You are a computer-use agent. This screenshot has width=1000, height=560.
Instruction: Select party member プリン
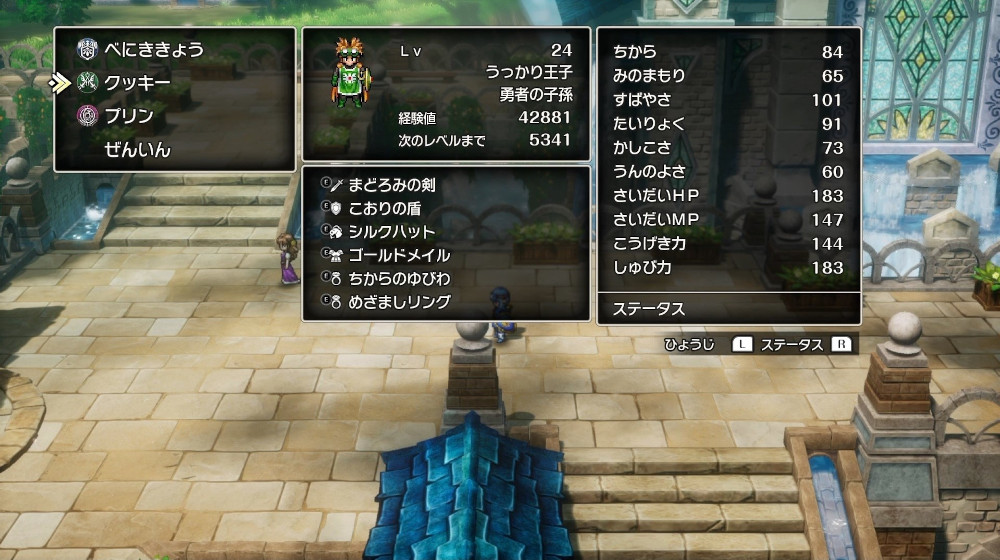coord(129,116)
